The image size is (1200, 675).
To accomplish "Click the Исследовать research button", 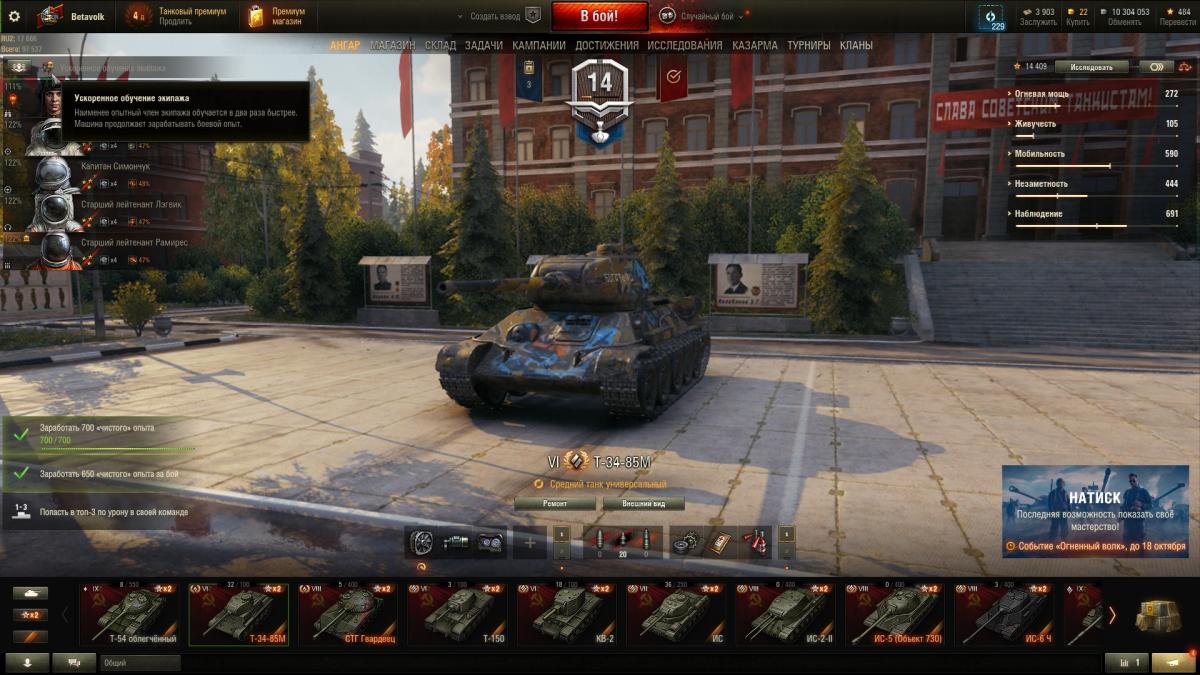I will [x=1091, y=67].
